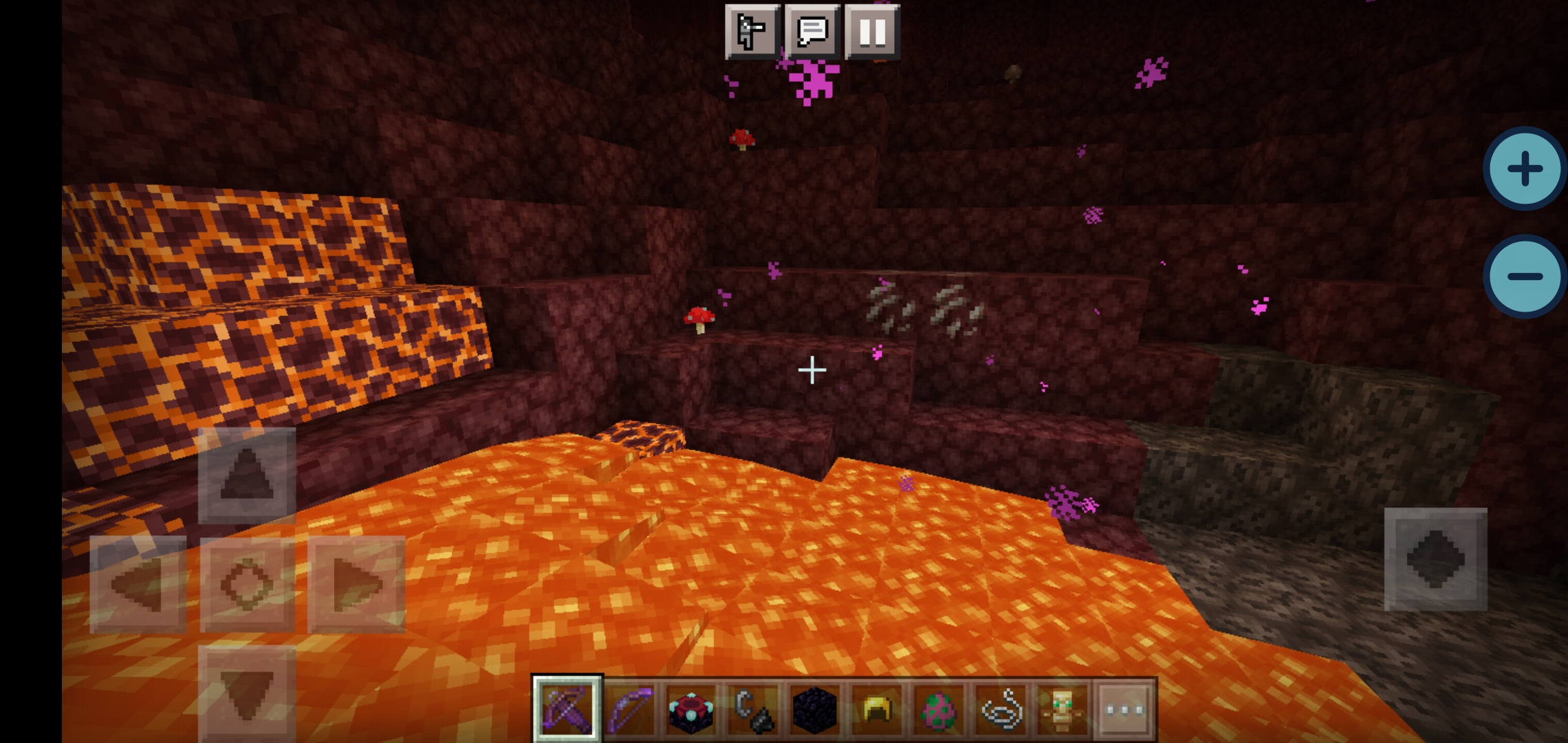Choose the pink spawn egg slot
Screen dimensions: 1568x743
click(939, 709)
